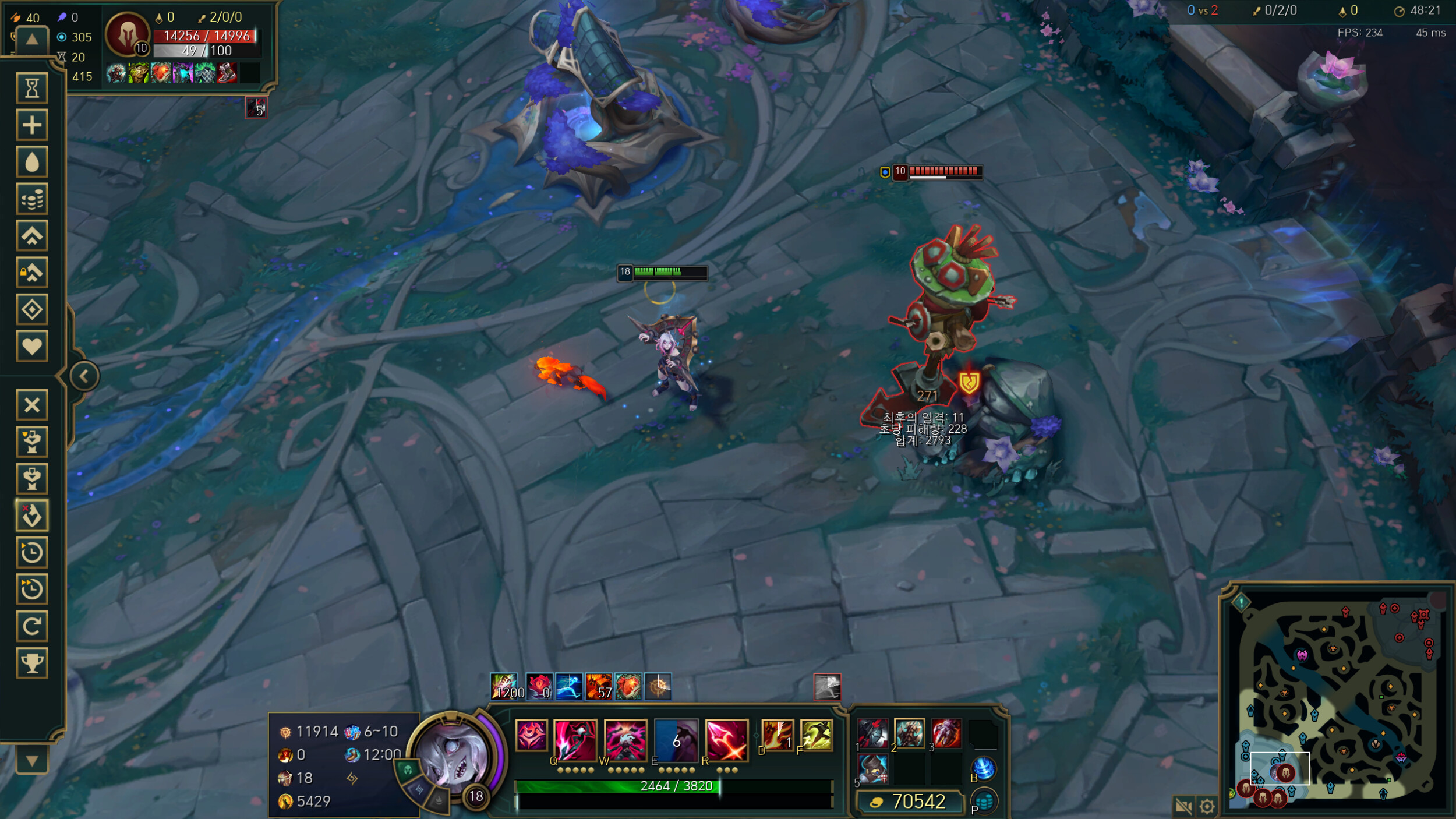The image size is (1456, 819).
Task: Collapse the practice tool side panel arrow
Action: click(84, 376)
